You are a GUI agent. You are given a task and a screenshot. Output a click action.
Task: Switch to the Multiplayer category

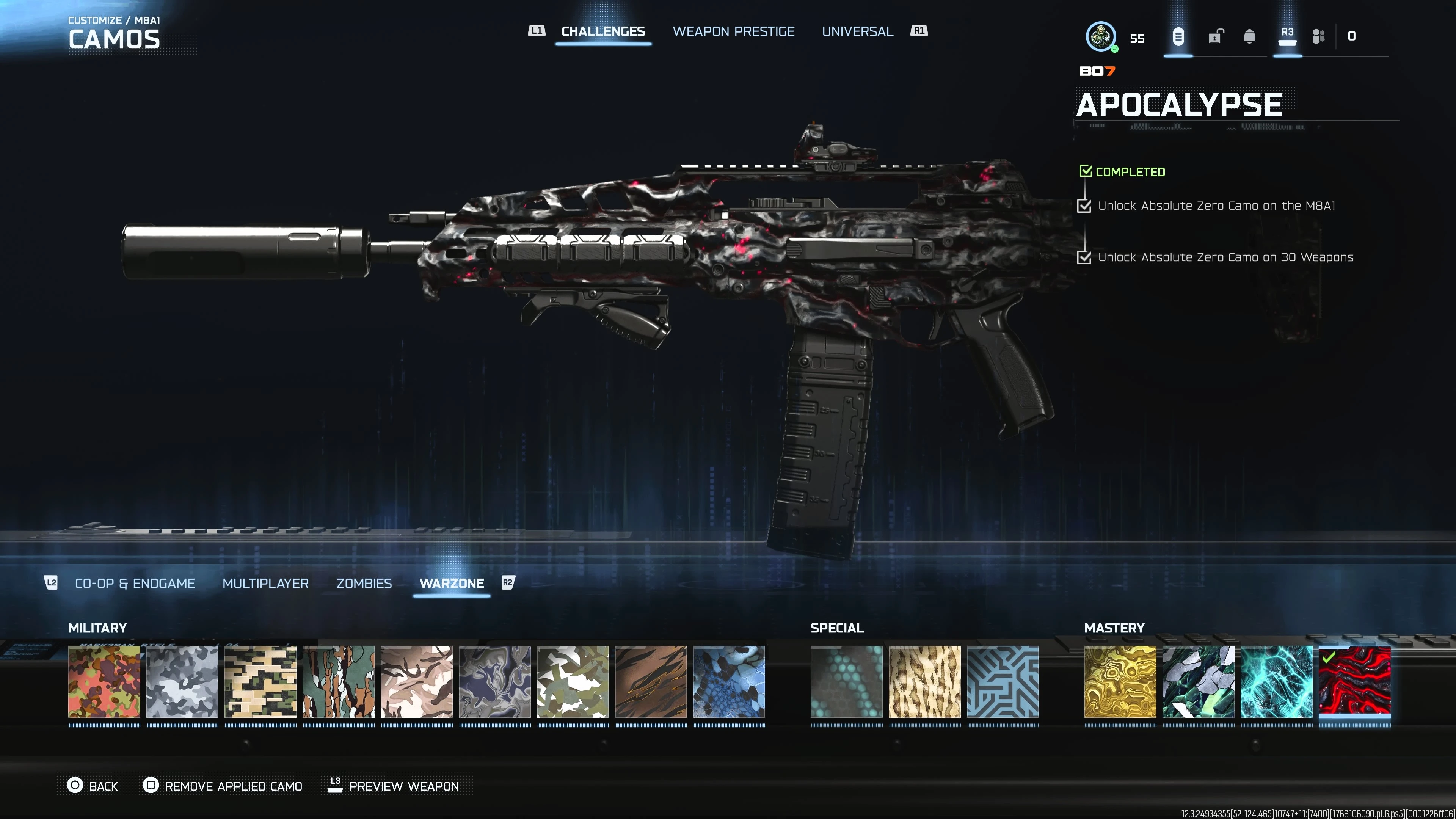point(266,583)
